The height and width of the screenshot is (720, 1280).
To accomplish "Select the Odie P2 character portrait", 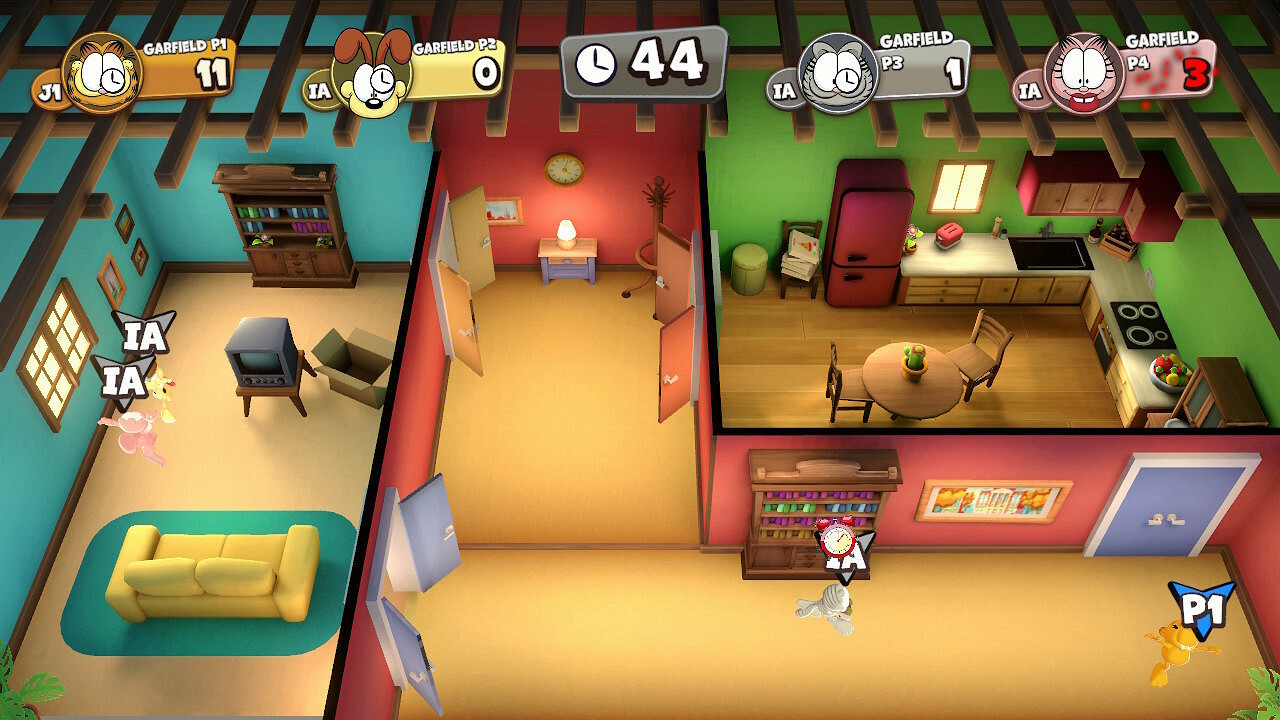I will click(x=370, y=72).
